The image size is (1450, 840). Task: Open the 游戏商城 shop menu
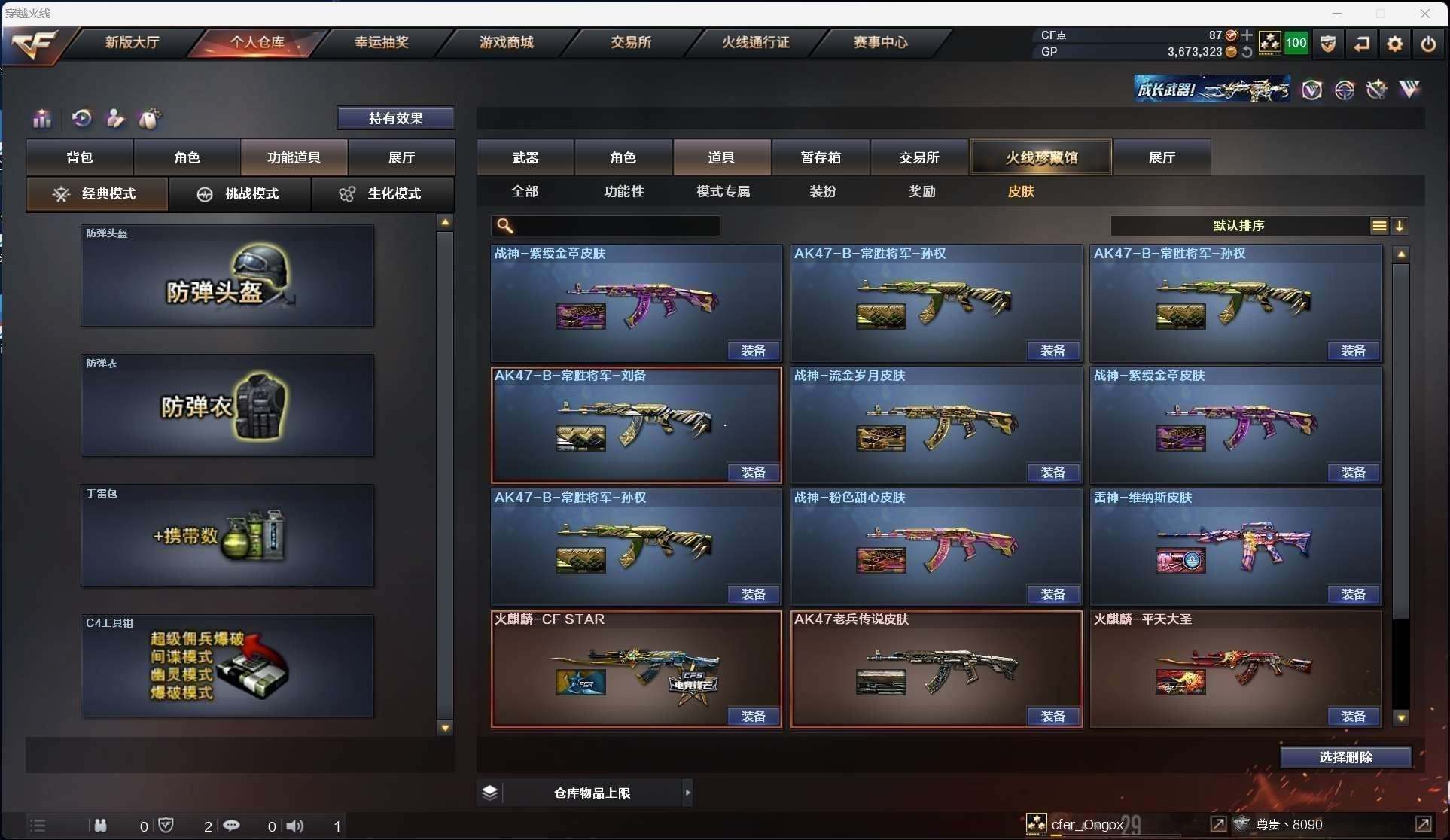506,42
